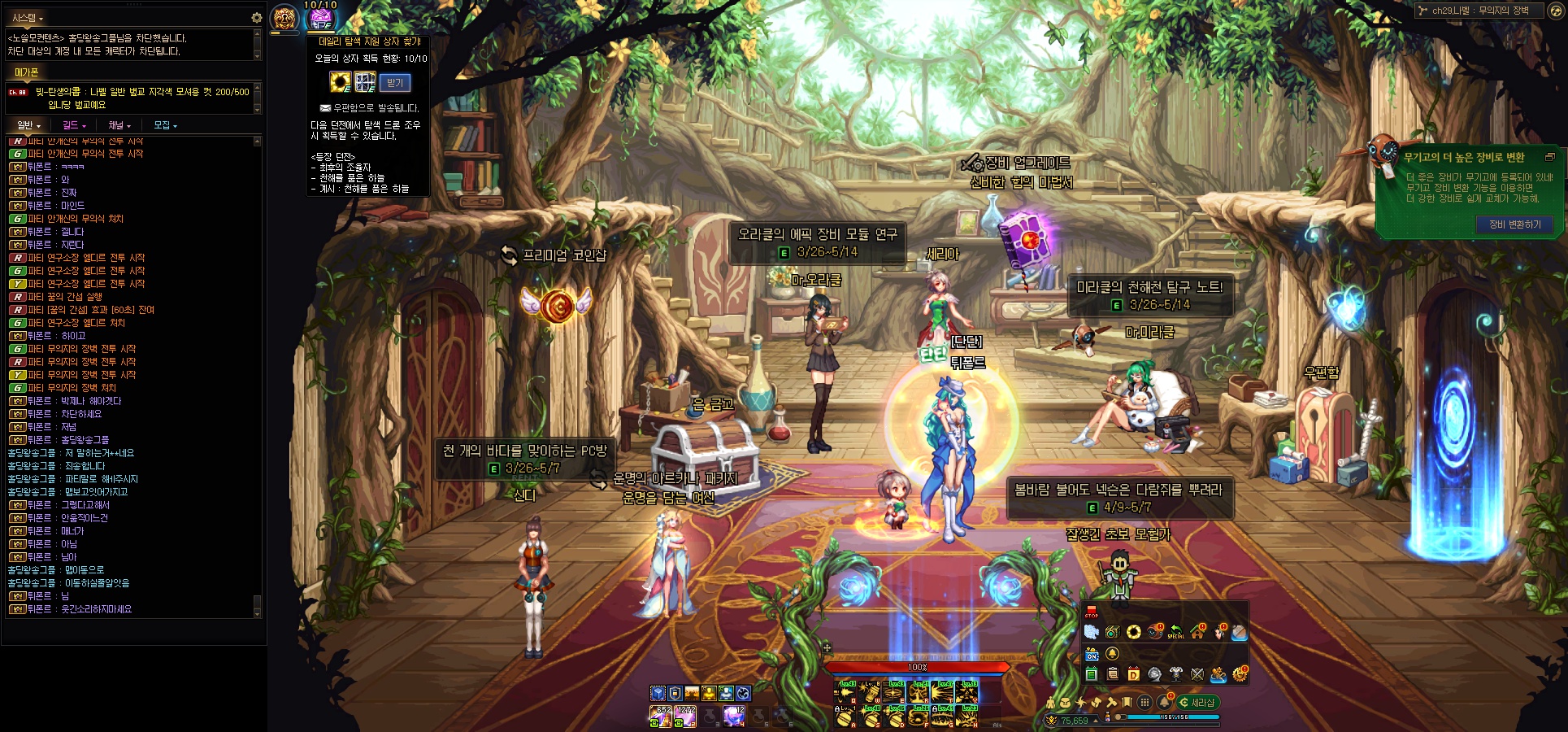Image resolution: width=1568 pixels, height=732 pixels.
Task: Select the 모집 recruitment chat tab
Action: 164,125
